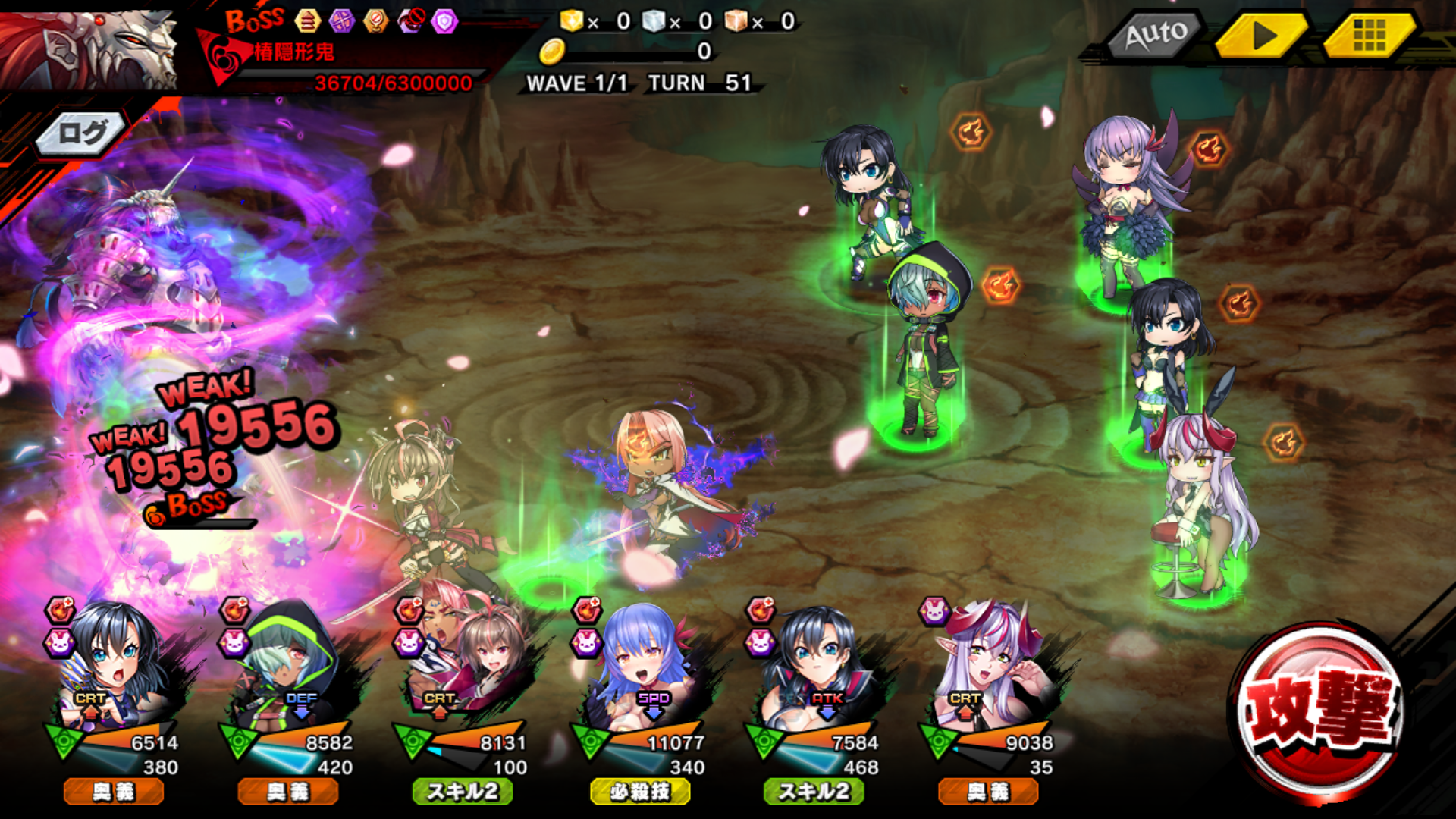Image resolution: width=1456 pixels, height=819 pixels.
Task: Toggle the Auto battle button
Action: point(1156,35)
